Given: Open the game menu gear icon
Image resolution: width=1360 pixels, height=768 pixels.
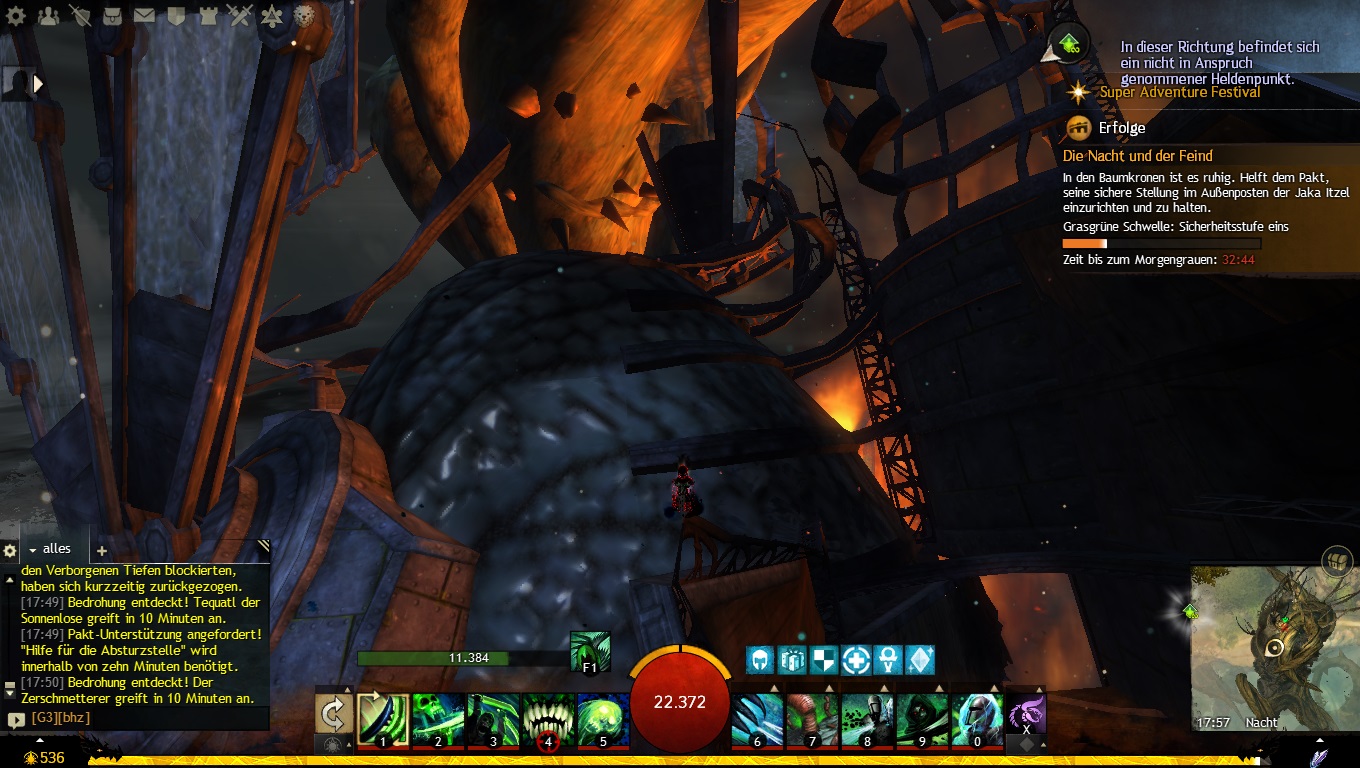Looking at the screenshot, I should click(16, 15).
